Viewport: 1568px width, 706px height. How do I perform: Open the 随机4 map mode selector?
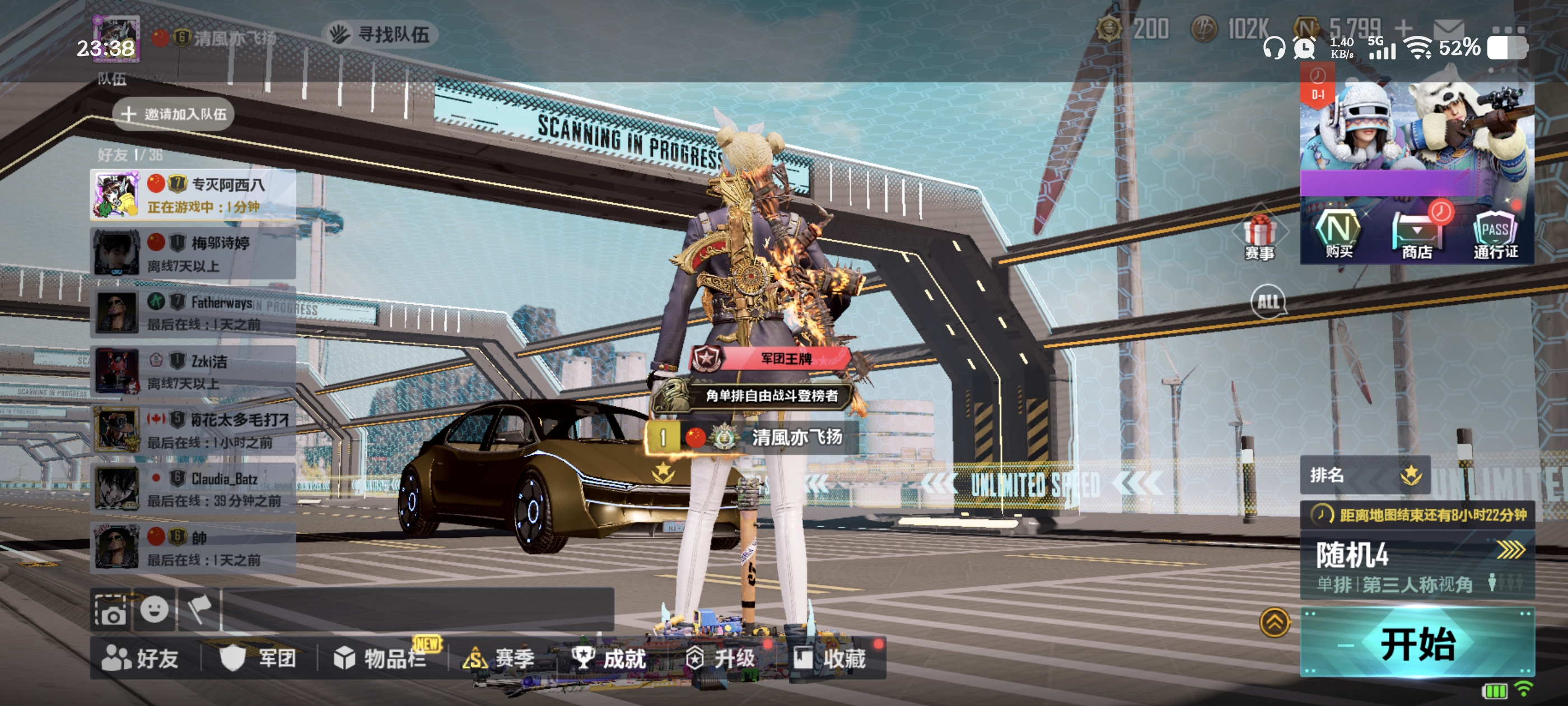point(1417,565)
